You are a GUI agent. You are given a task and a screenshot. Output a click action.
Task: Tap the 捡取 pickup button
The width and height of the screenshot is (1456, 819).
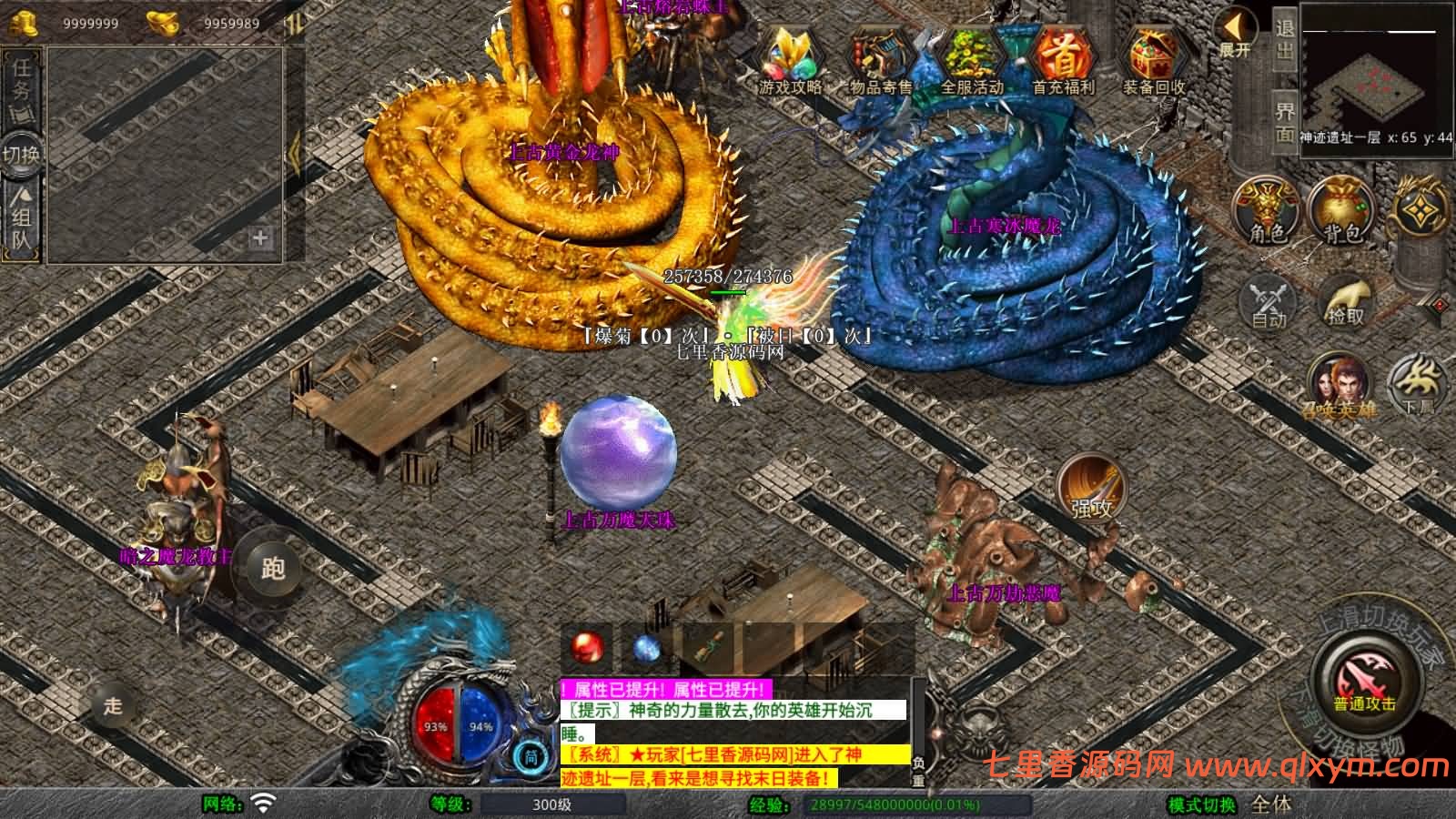(x=1346, y=300)
